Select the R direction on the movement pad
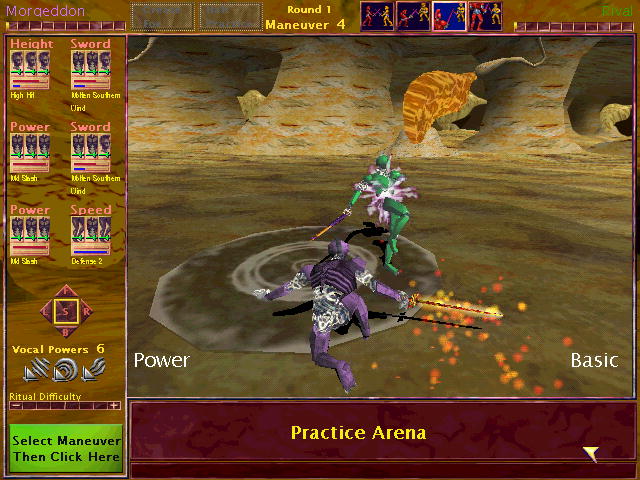The height and width of the screenshot is (480, 640). point(86,312)
